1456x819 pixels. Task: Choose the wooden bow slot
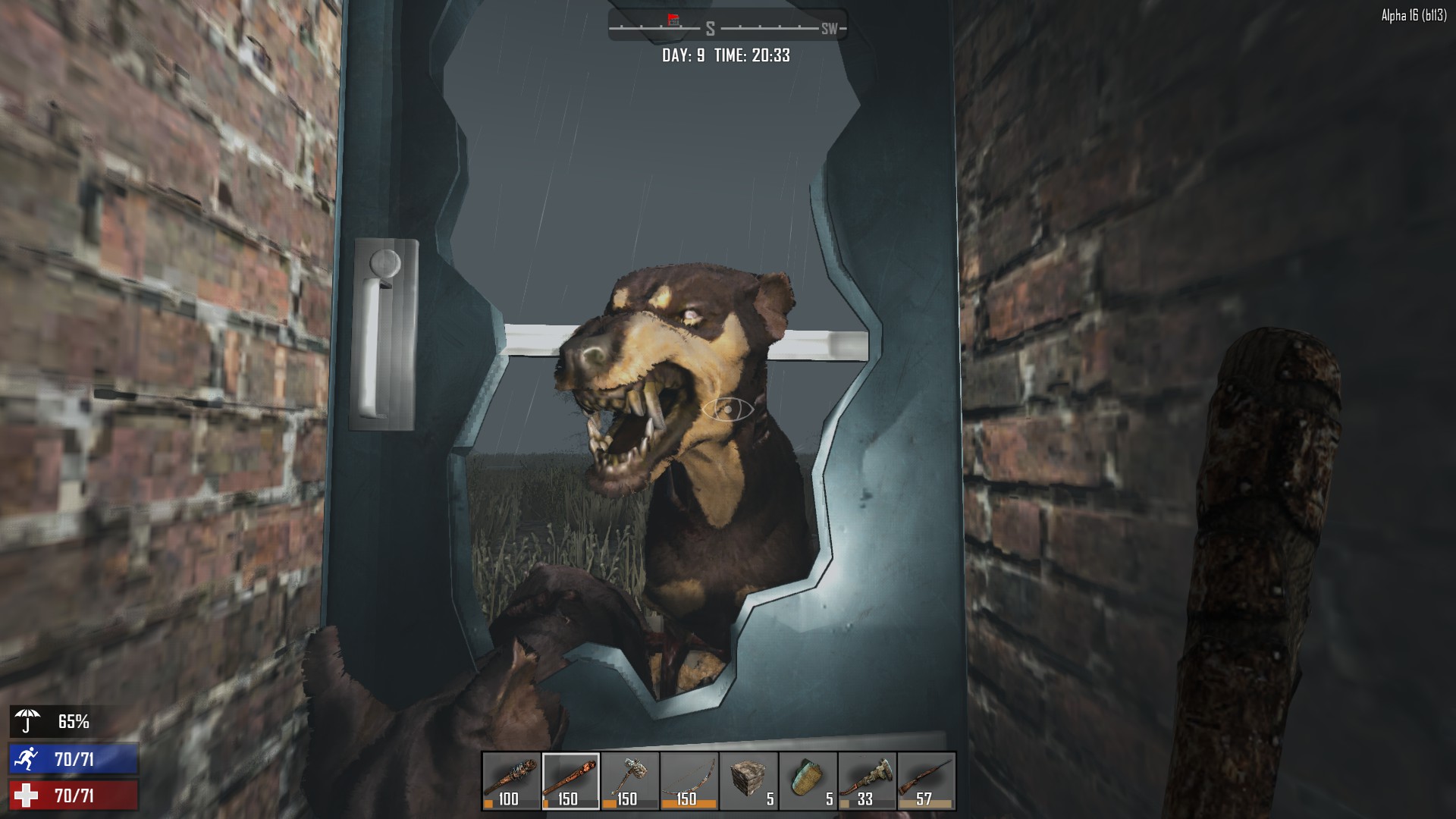(689, 781)
